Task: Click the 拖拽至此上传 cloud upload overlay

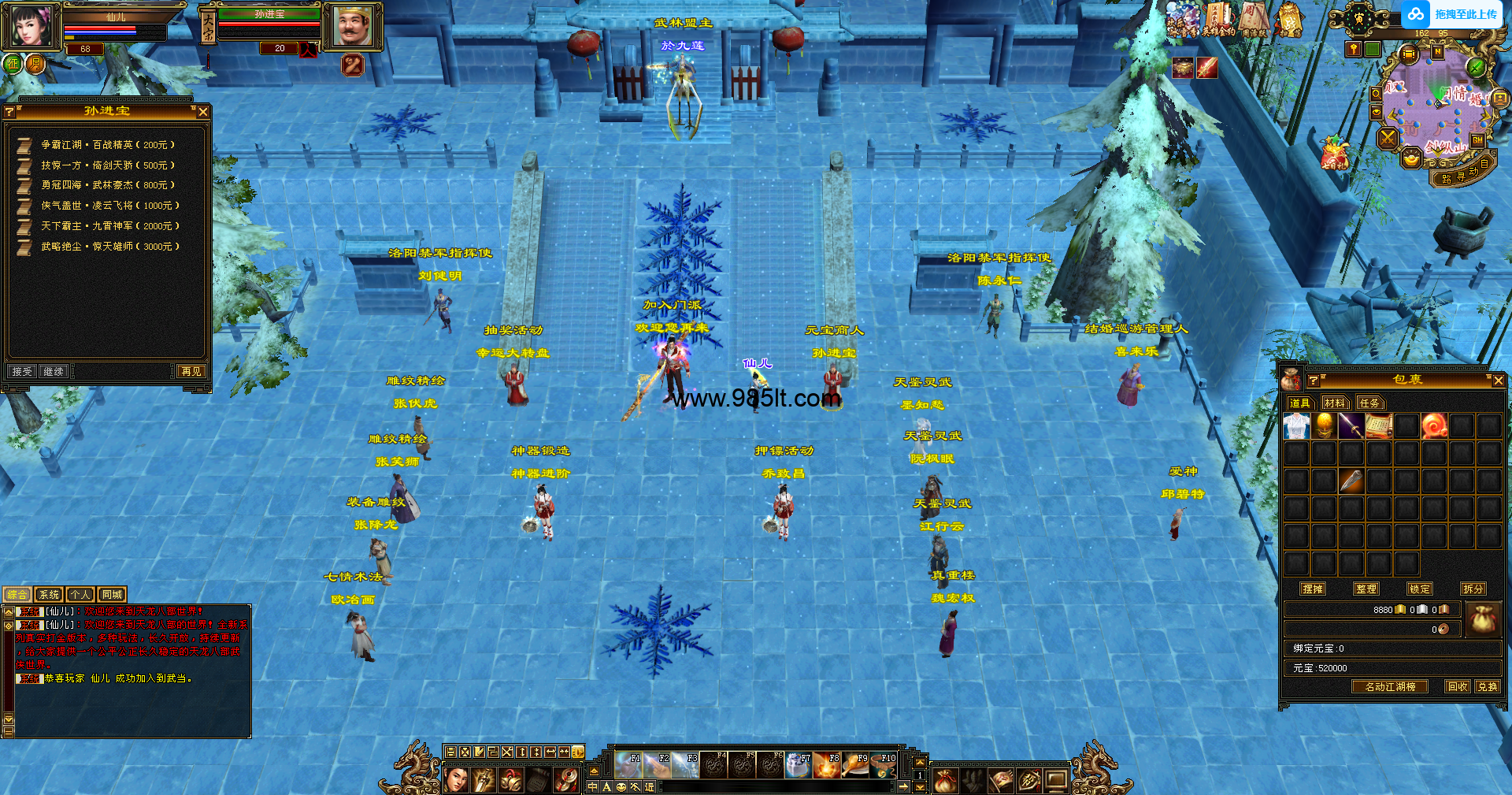Action: (x=1455, y=14)
